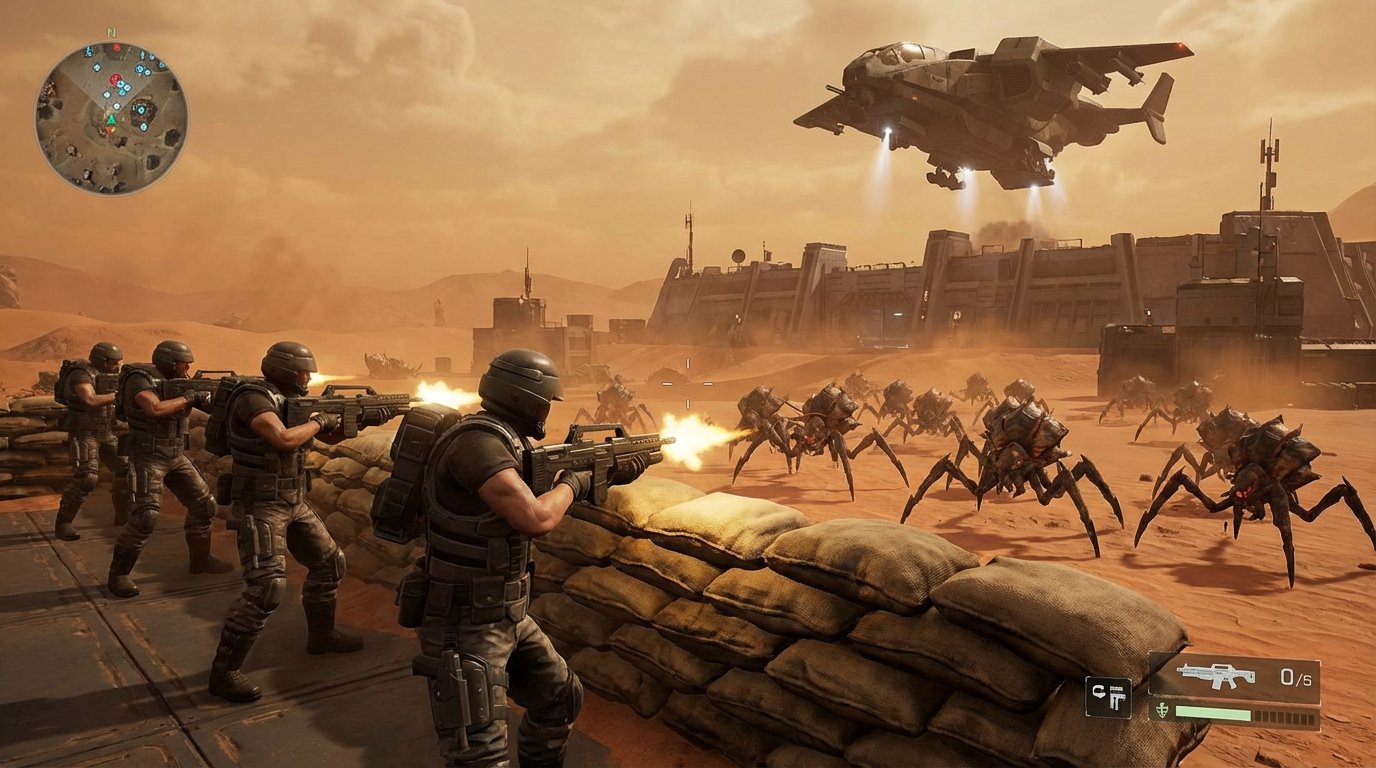Click the red skull marker at the minimap top
The height and width of the screenshot is (768, 1376).
click(x=117, y=47)
